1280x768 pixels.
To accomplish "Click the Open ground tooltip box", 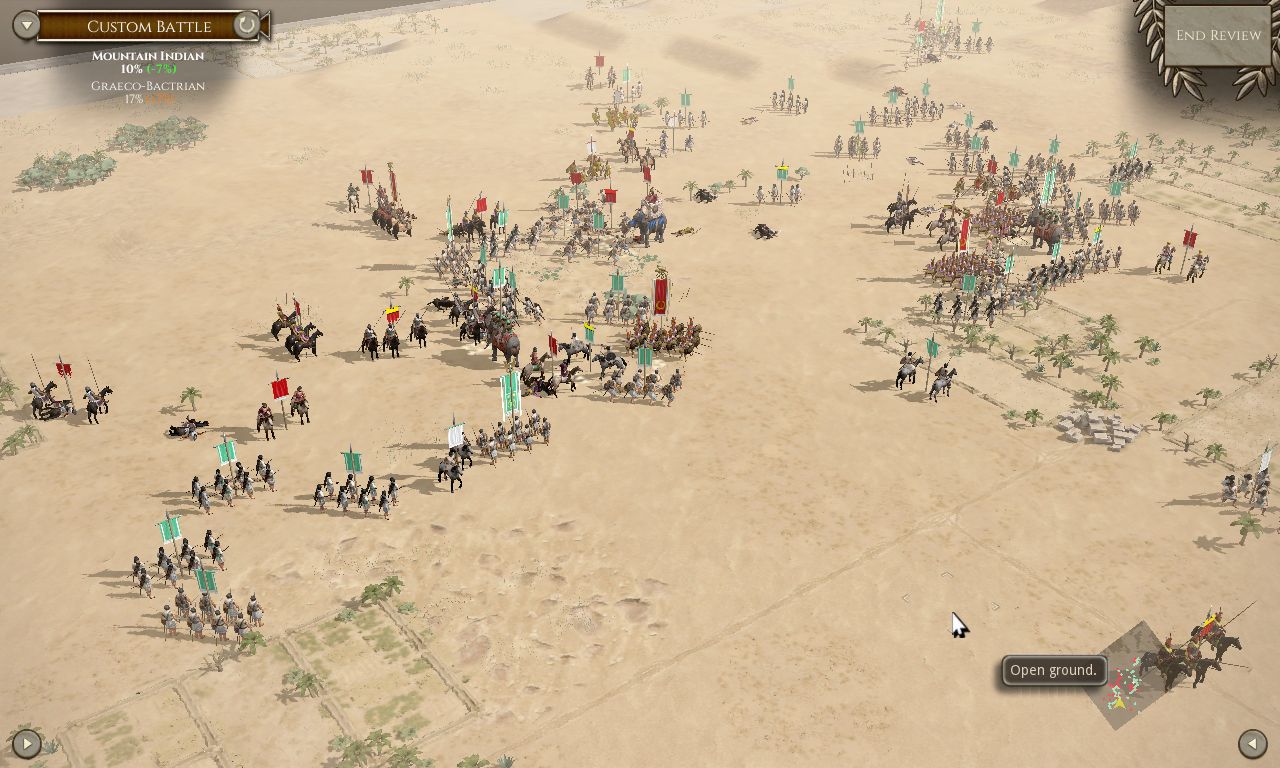I will pyautogui.click(x=1053, y=670).
